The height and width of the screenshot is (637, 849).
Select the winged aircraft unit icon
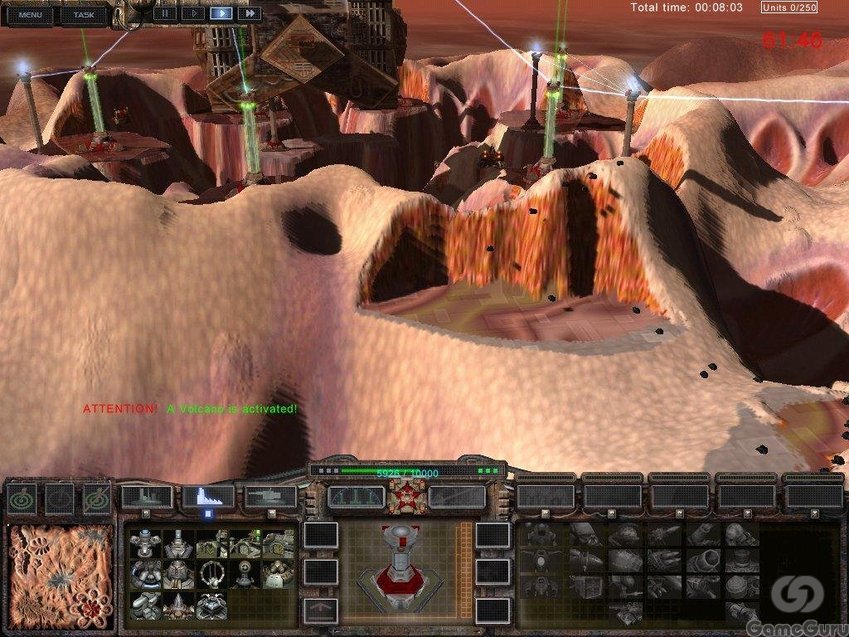pos(540,558)
